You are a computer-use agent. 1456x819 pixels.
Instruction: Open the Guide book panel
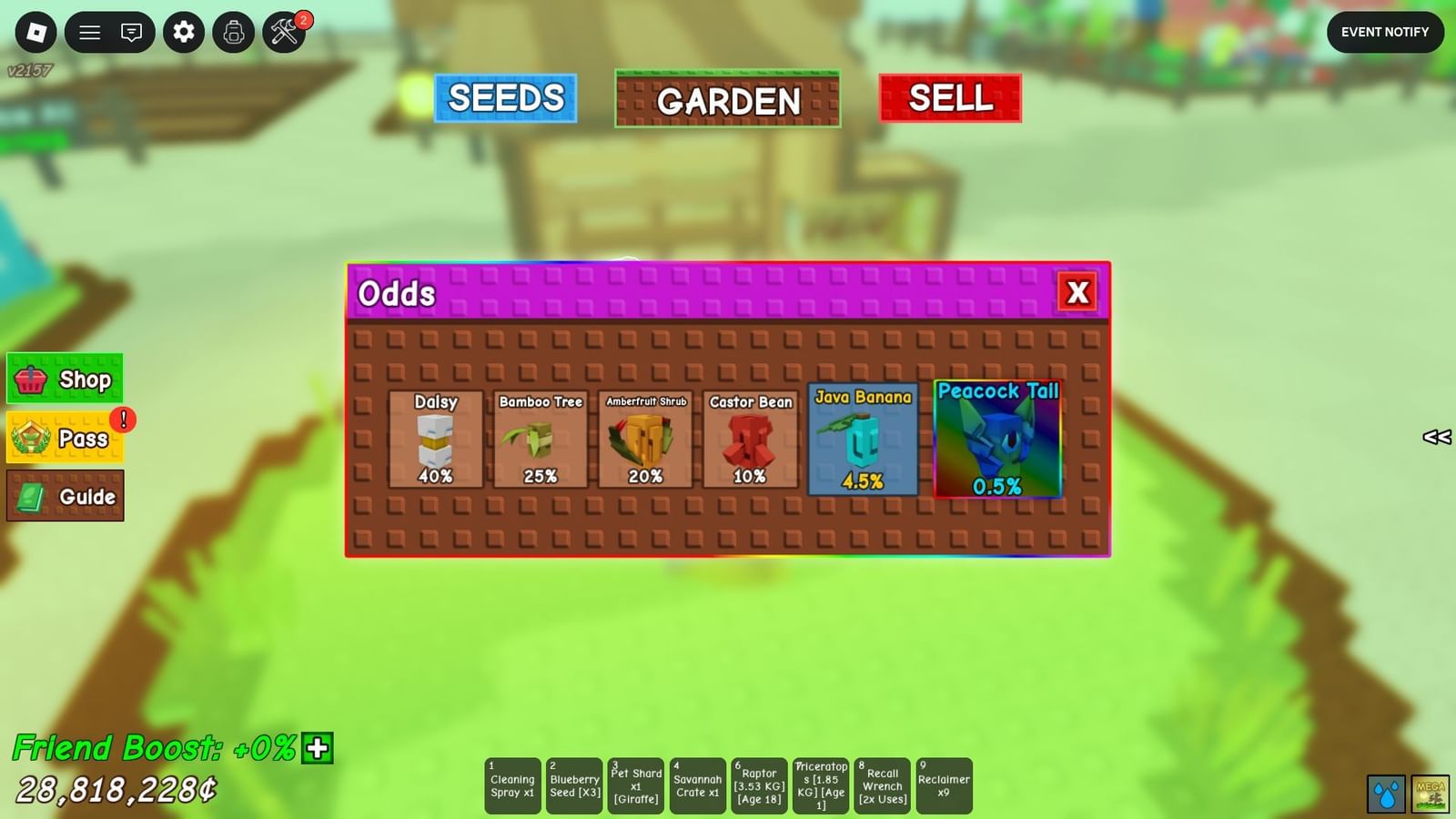pyautogui.click(x=64, y=497)
